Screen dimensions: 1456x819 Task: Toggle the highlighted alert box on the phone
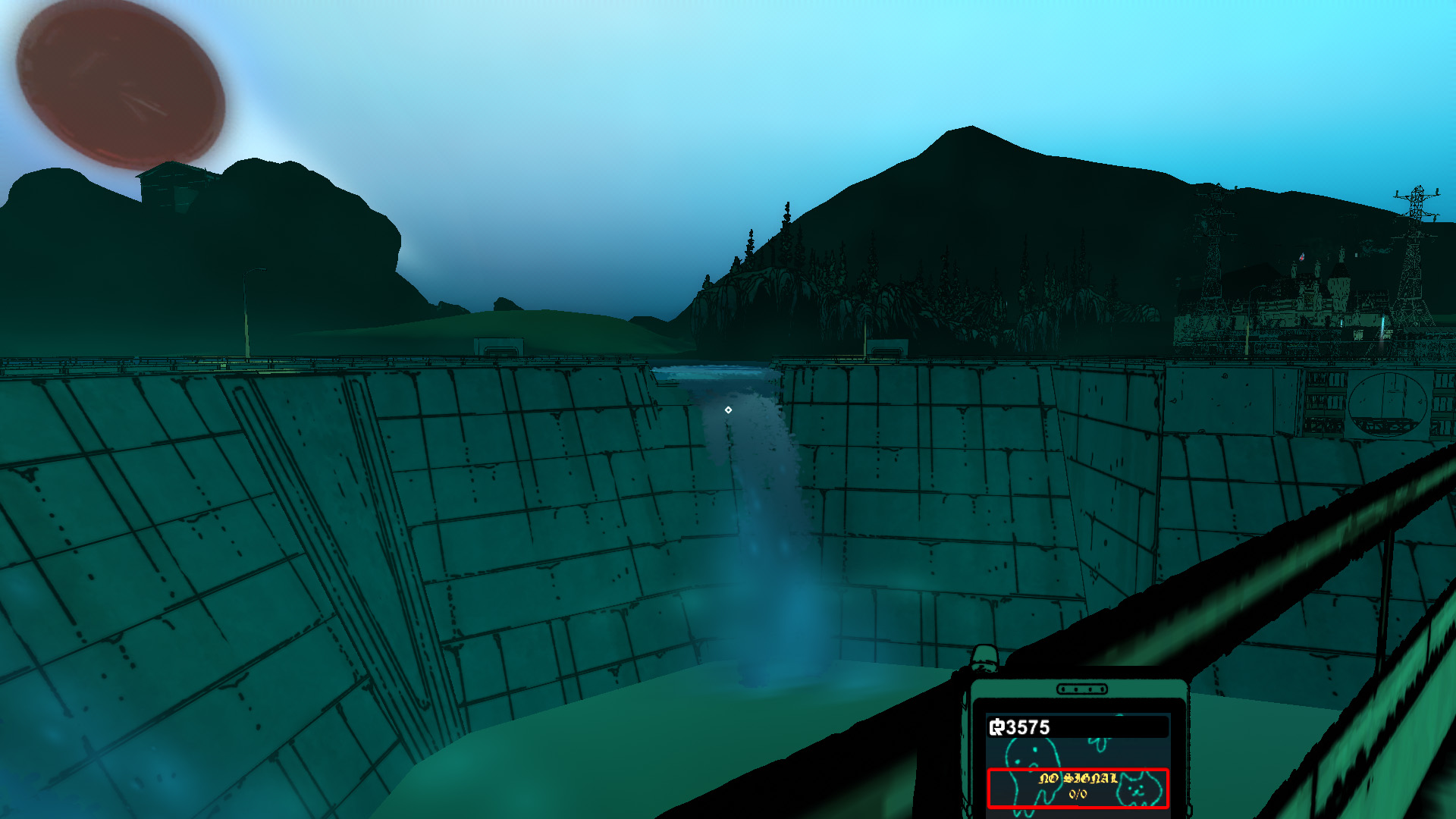tap(1077, 789)
